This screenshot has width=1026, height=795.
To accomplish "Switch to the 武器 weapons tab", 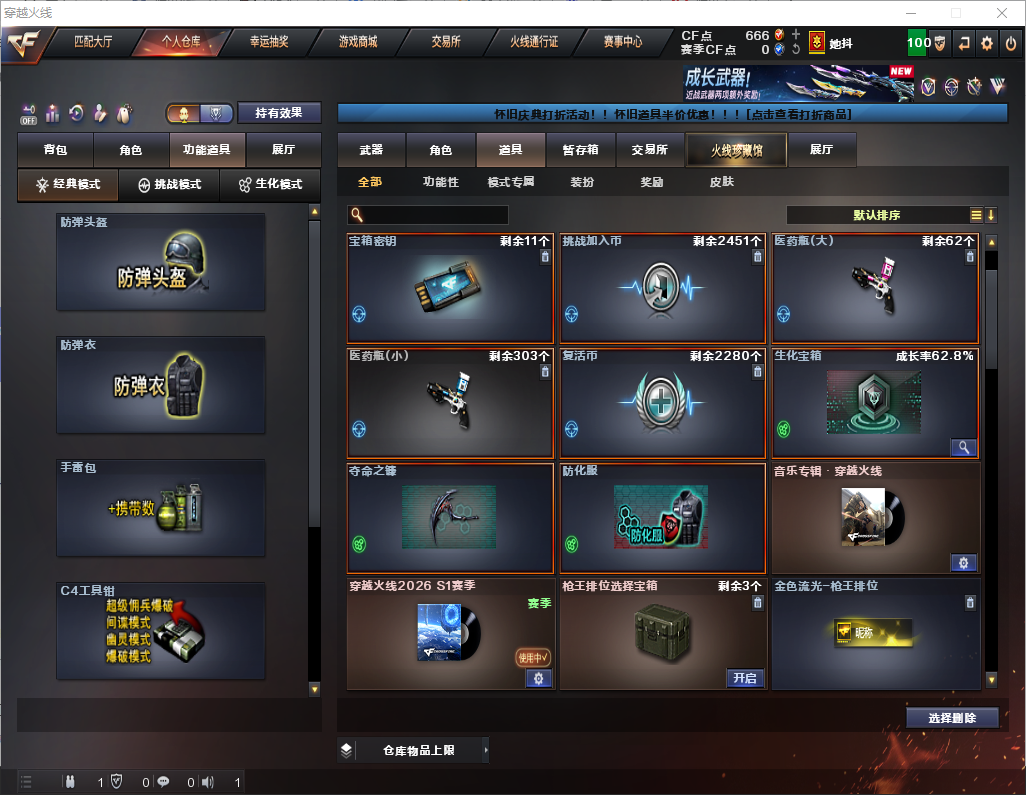I will [371, 150].
